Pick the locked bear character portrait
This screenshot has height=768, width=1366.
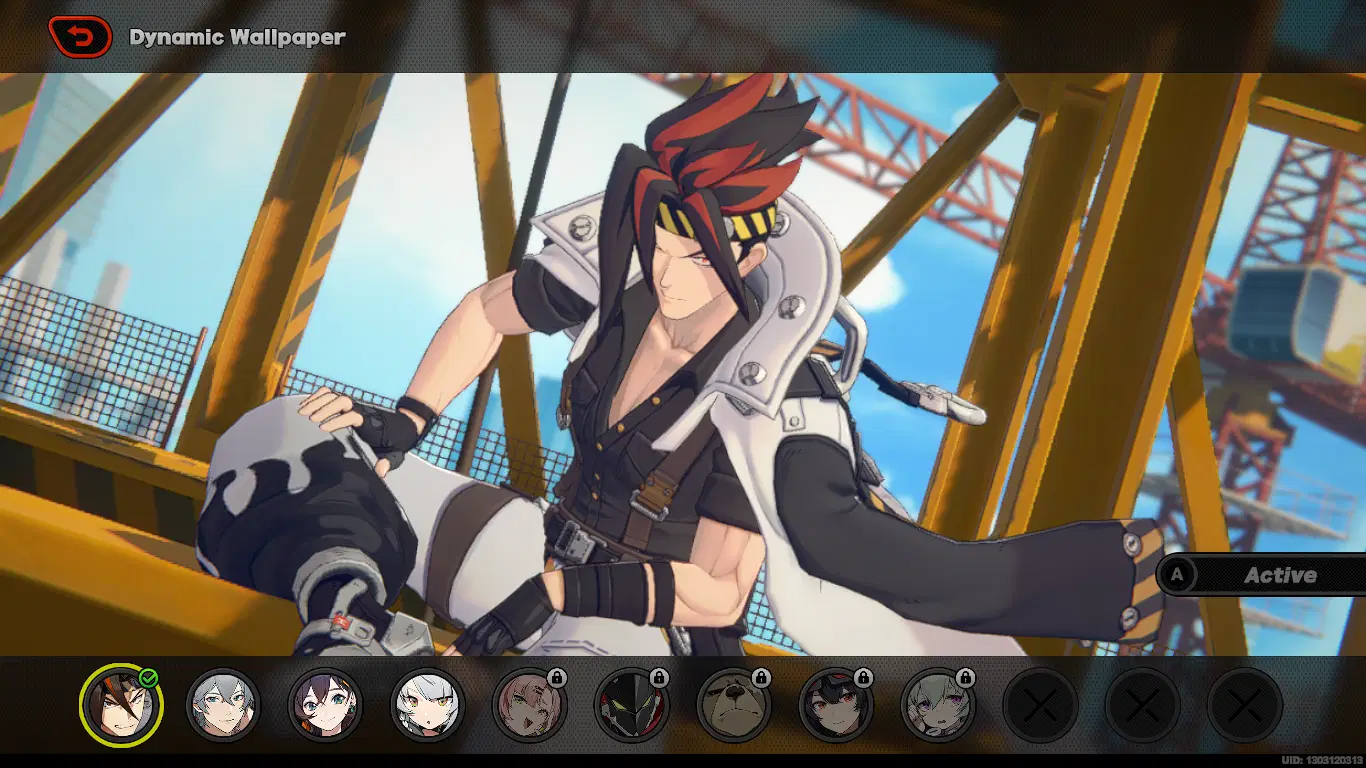tap(733, 705)
